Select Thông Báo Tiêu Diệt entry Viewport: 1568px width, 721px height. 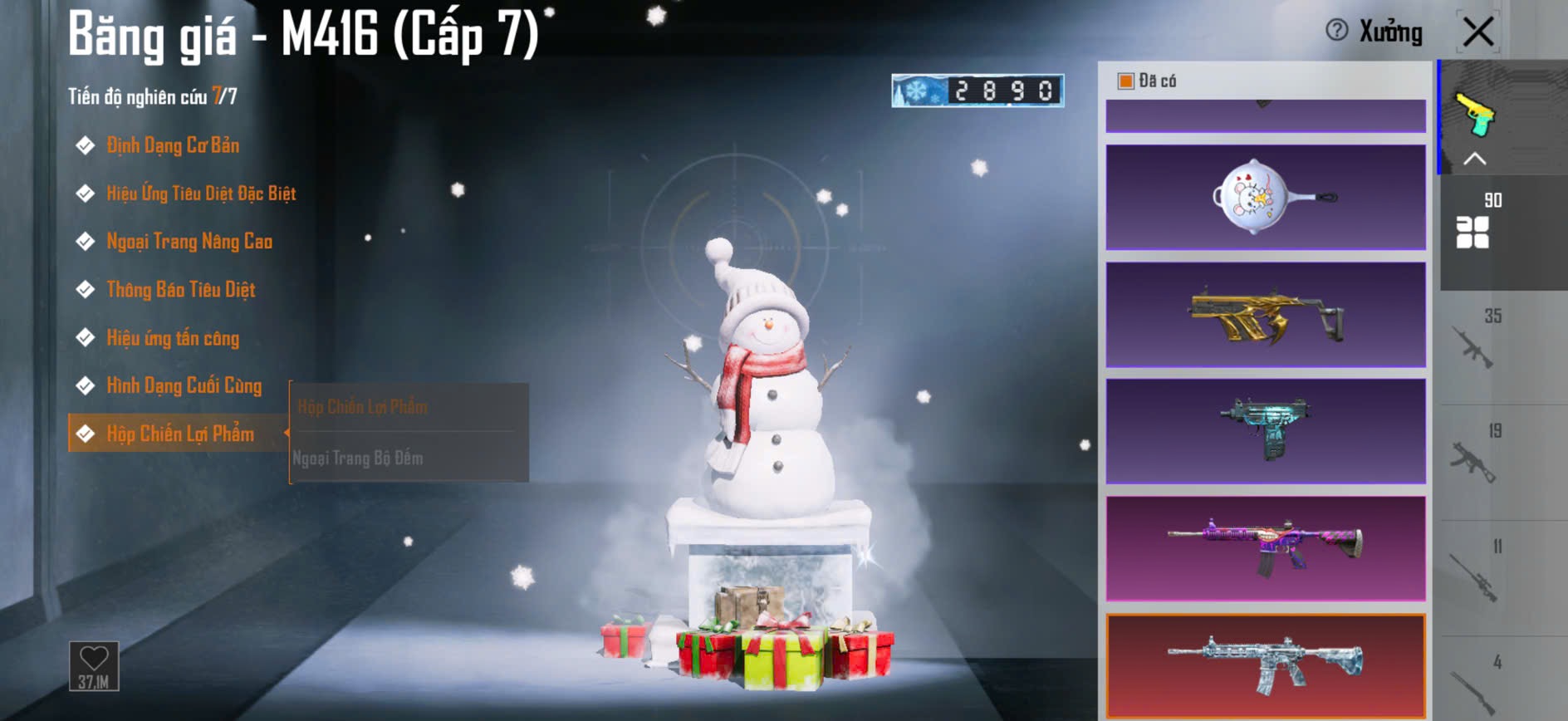pos(180,290)
